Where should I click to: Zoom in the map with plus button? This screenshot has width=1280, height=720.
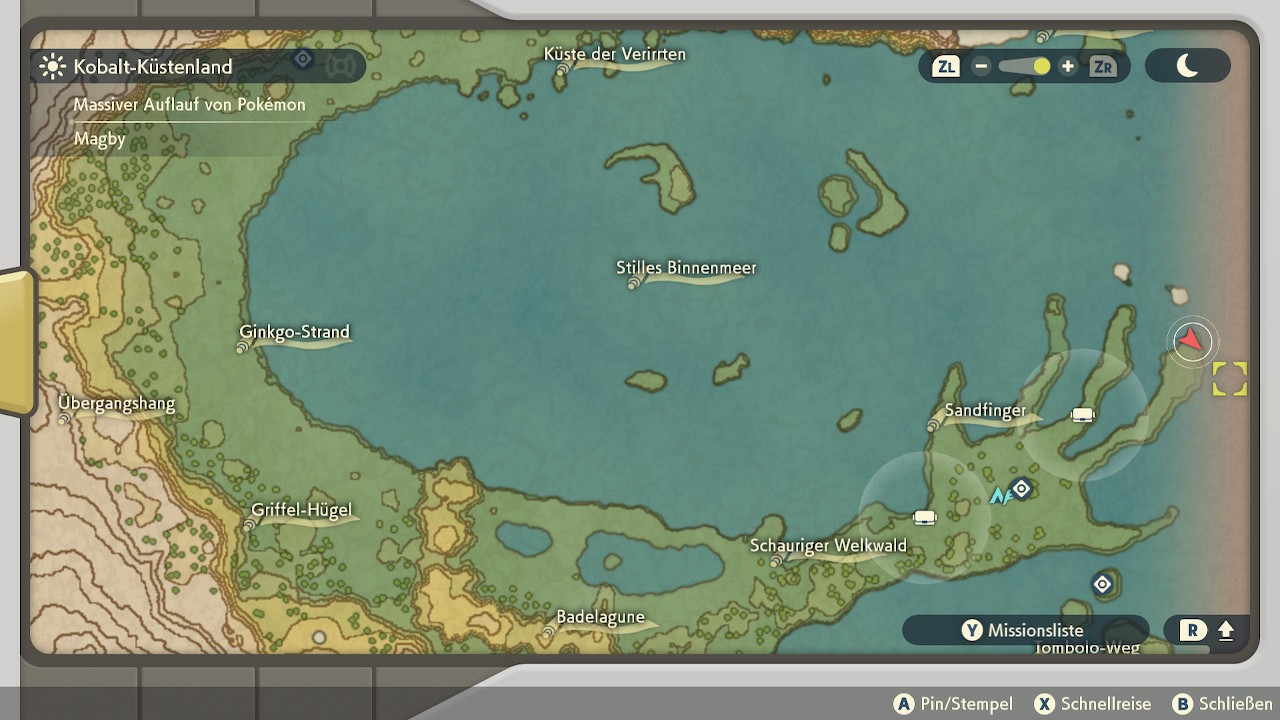coord(1068,67)
